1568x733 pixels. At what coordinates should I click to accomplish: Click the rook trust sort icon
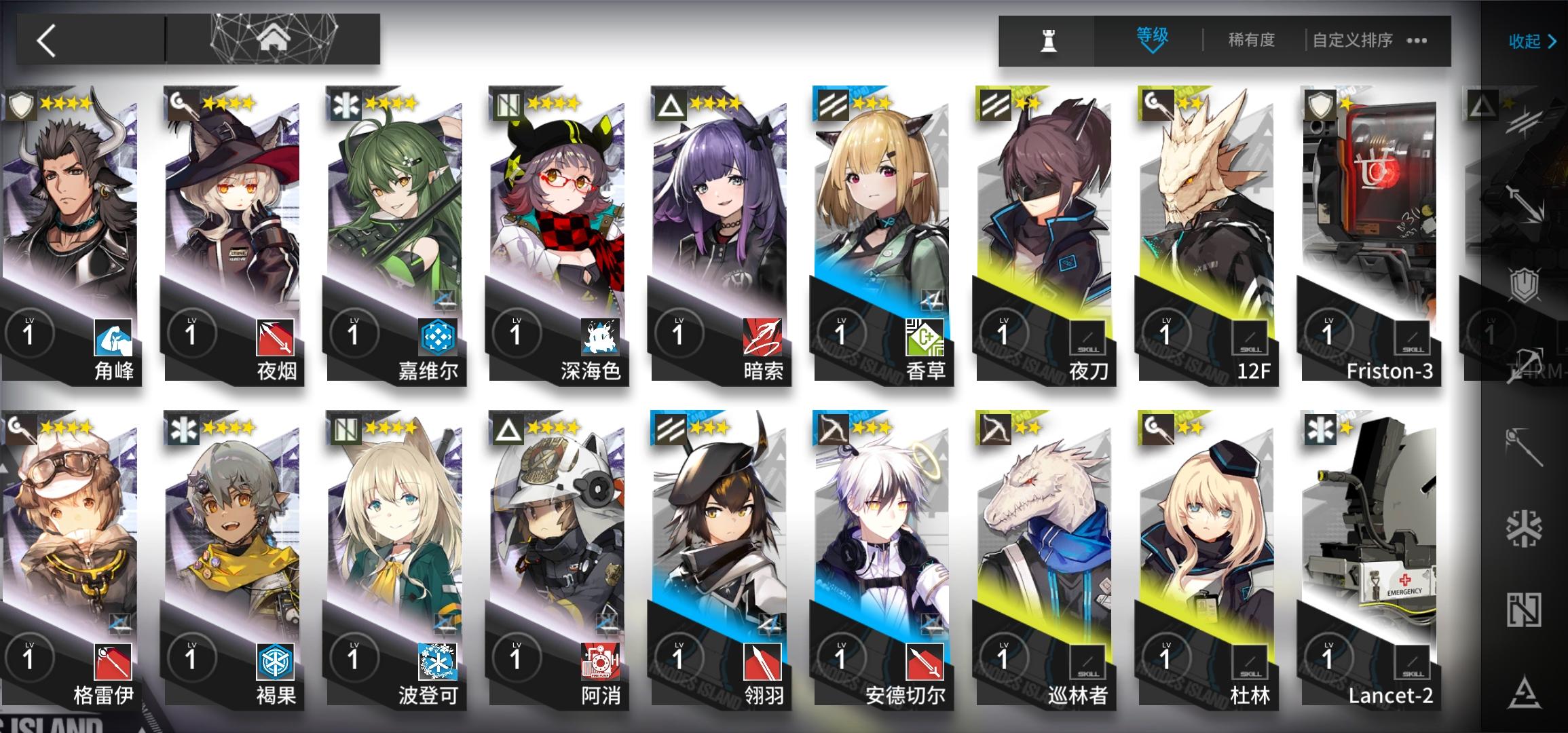pos(1047,39)
